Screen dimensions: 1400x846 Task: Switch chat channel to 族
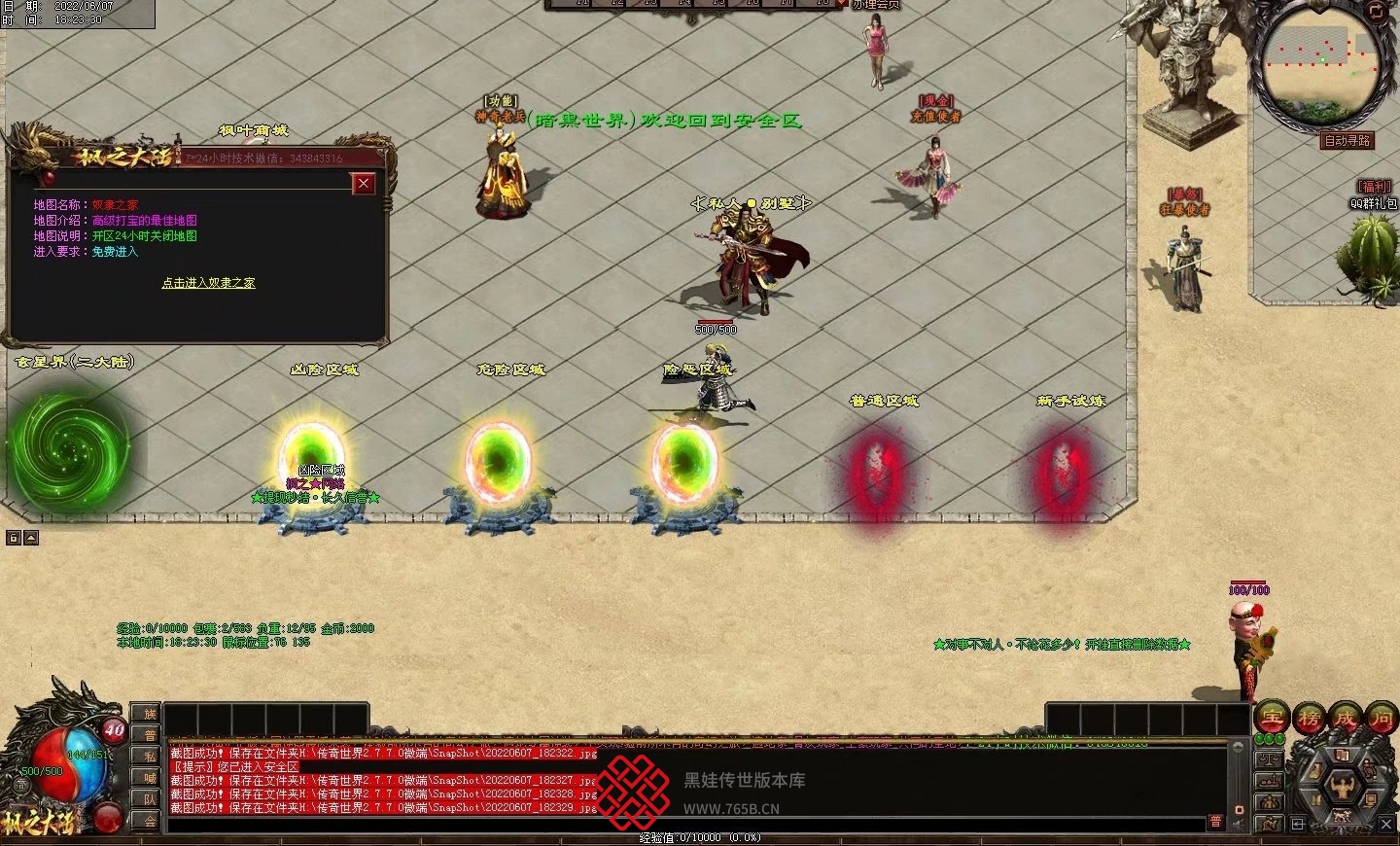click(x=150, y=714)
